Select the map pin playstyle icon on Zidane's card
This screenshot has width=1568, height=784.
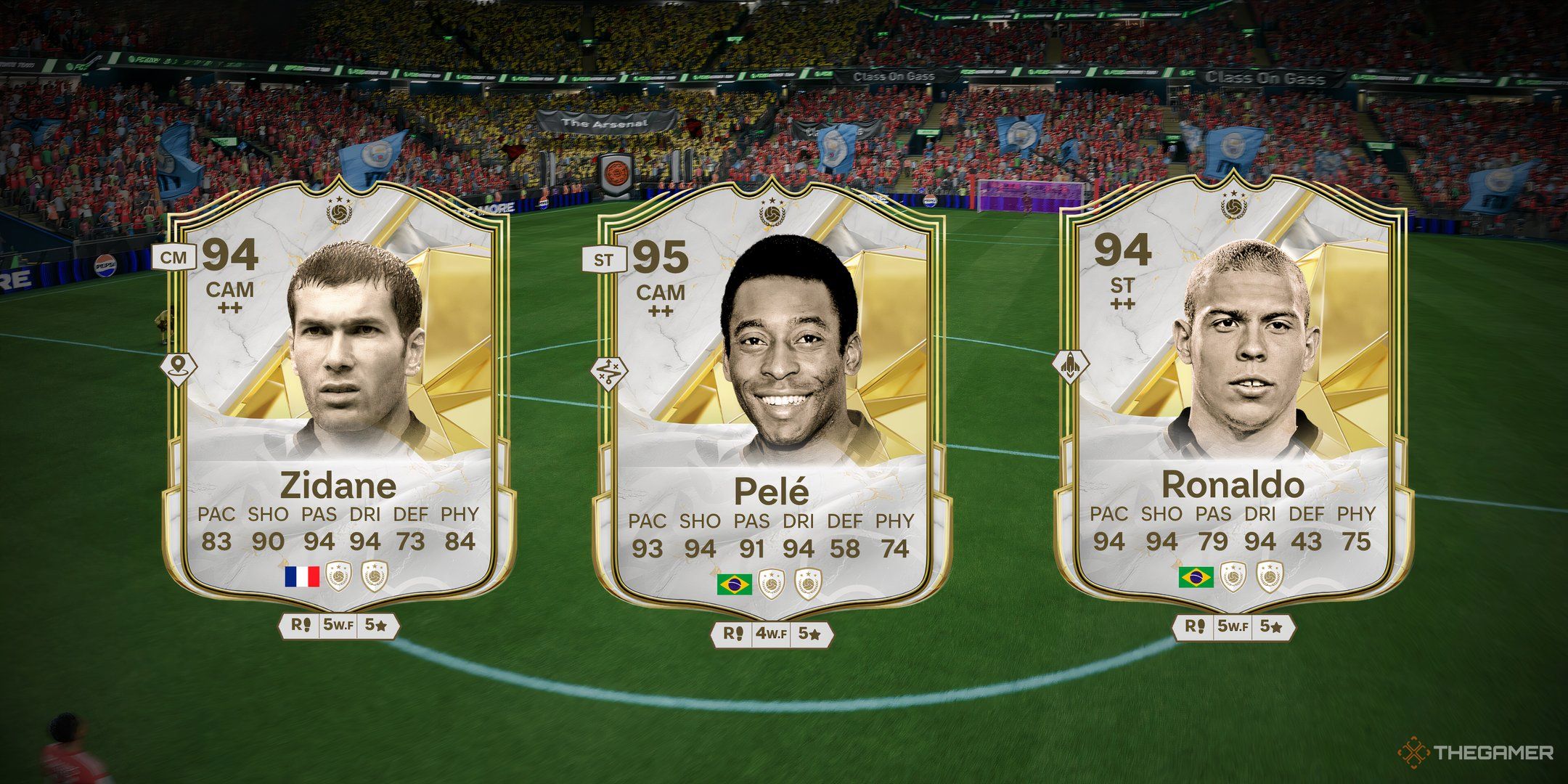178,367
